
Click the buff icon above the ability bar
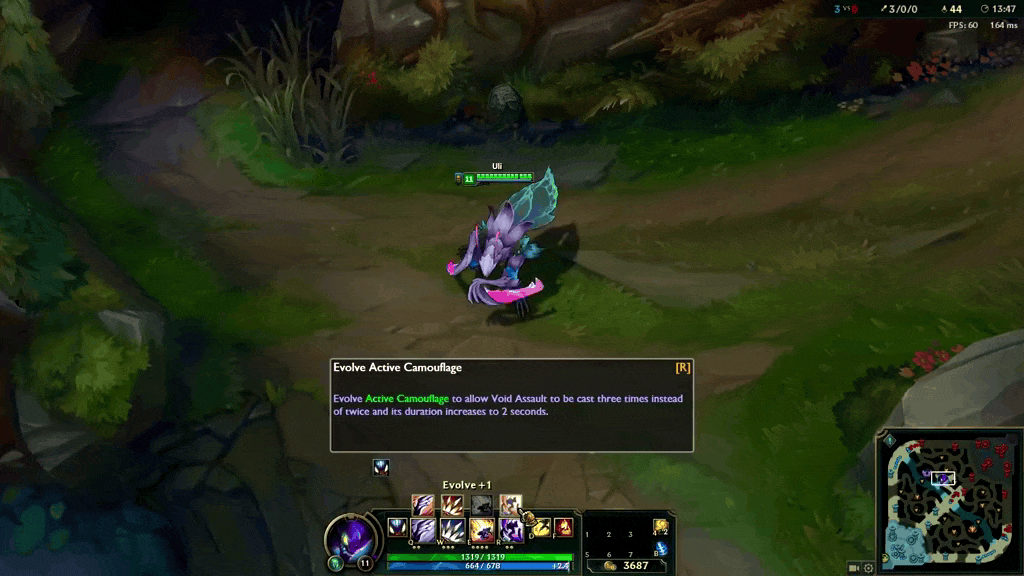(380, 467)
